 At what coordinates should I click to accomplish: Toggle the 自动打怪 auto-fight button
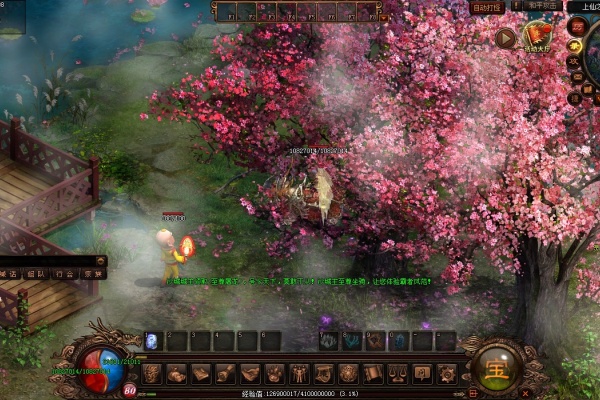pos(487,7)
